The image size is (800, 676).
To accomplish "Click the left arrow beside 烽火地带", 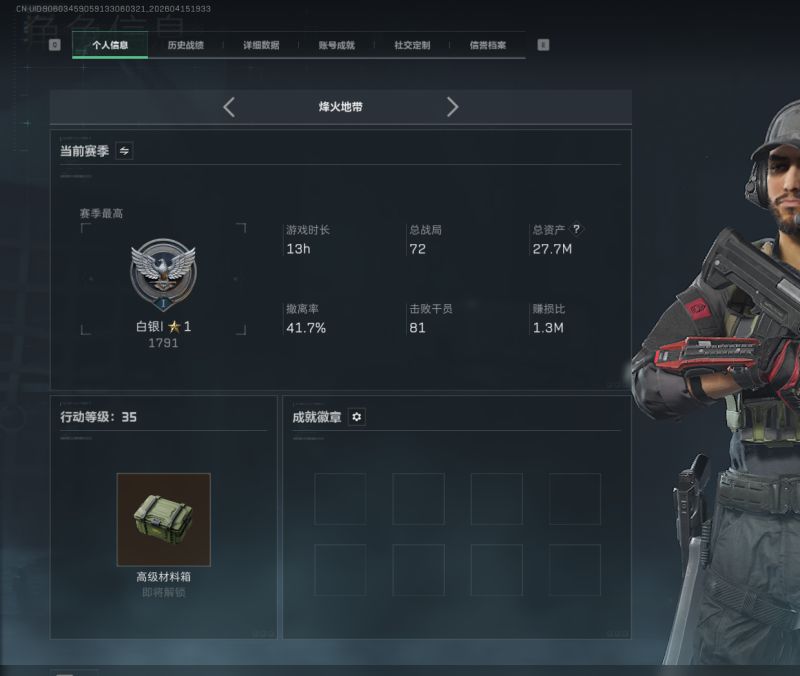I will point(229,107).
